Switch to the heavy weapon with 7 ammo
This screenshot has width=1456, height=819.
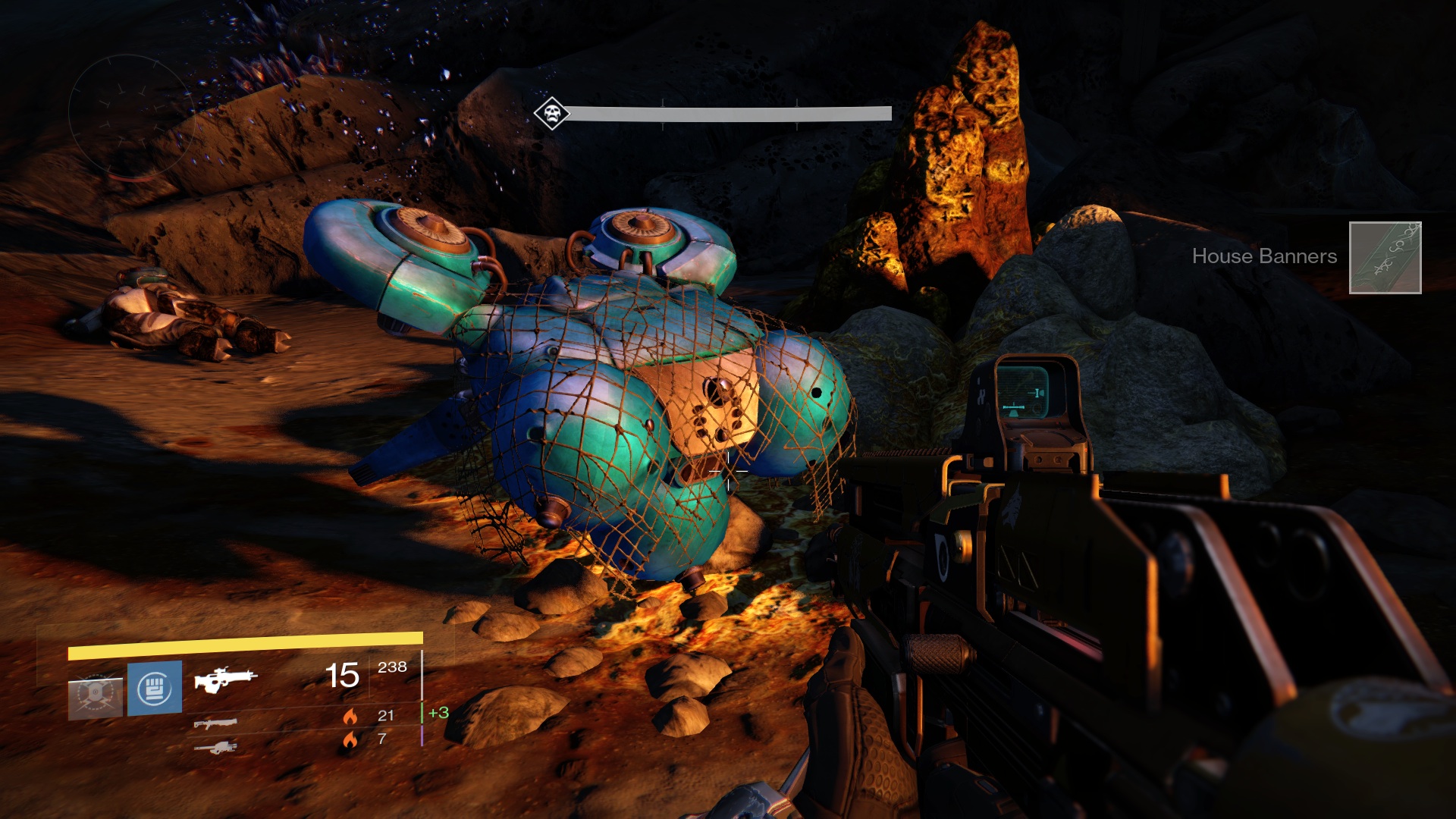point(215,748)
